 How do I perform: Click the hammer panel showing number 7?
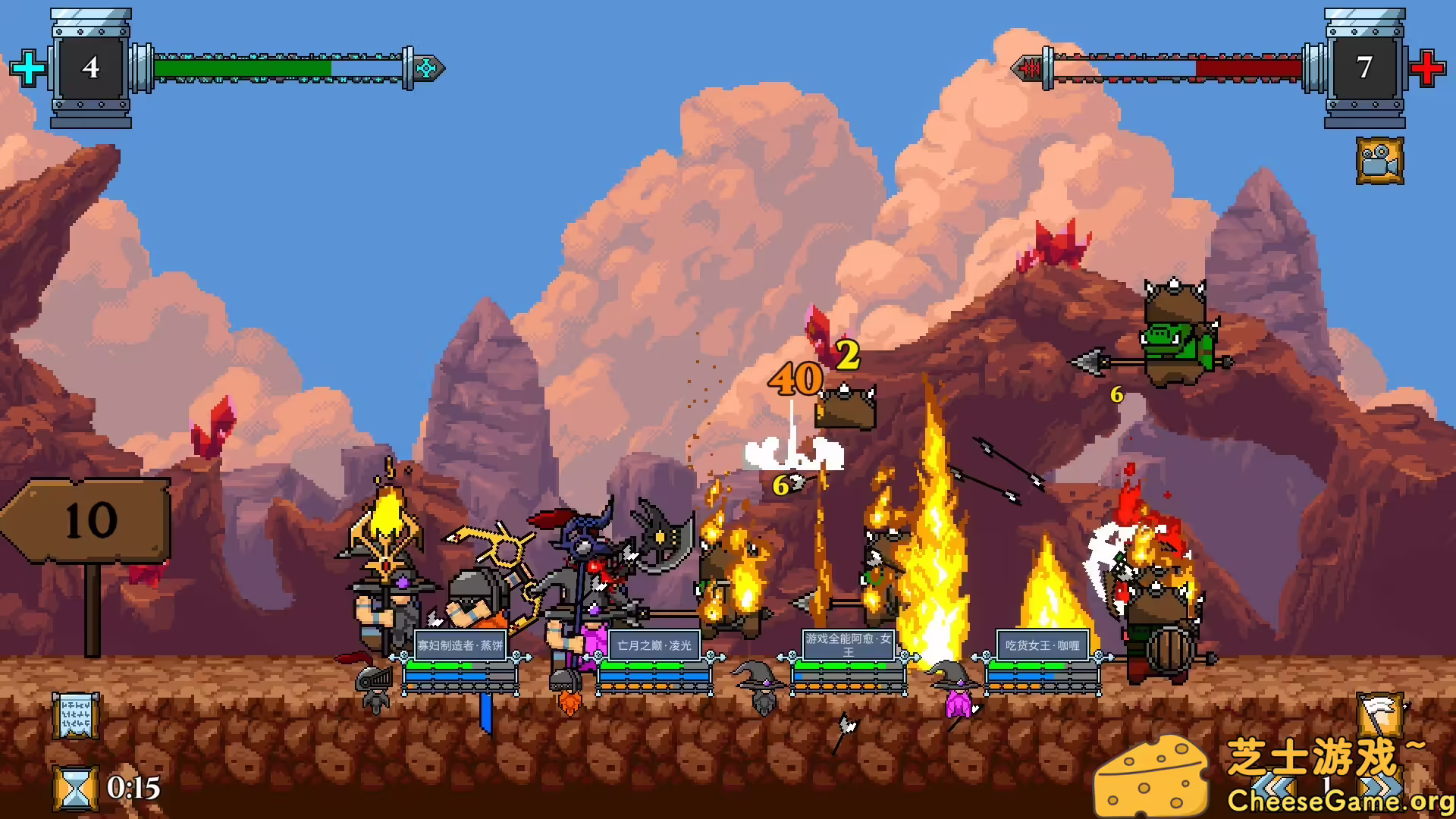[1367, 67]
